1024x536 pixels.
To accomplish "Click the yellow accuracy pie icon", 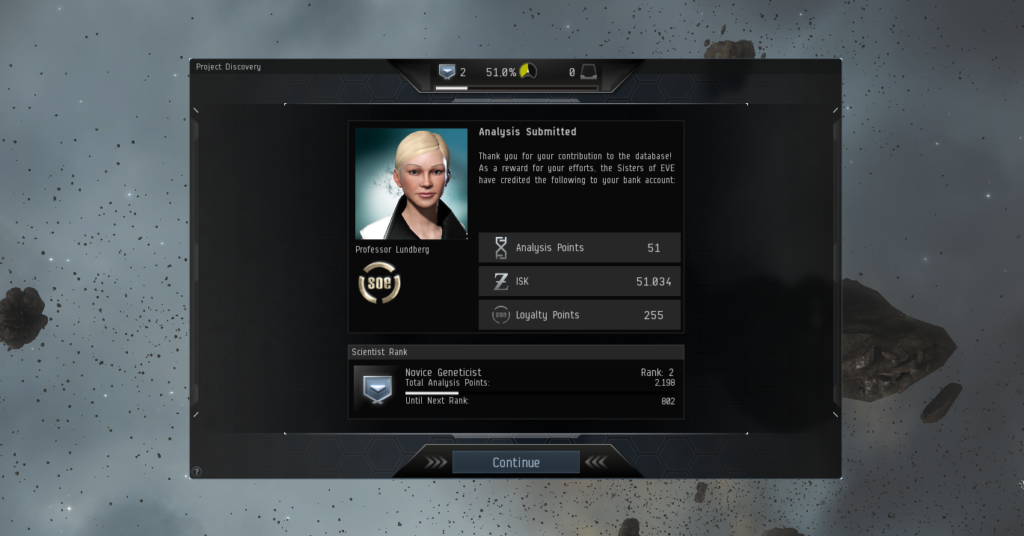I will tap(528, 72).
